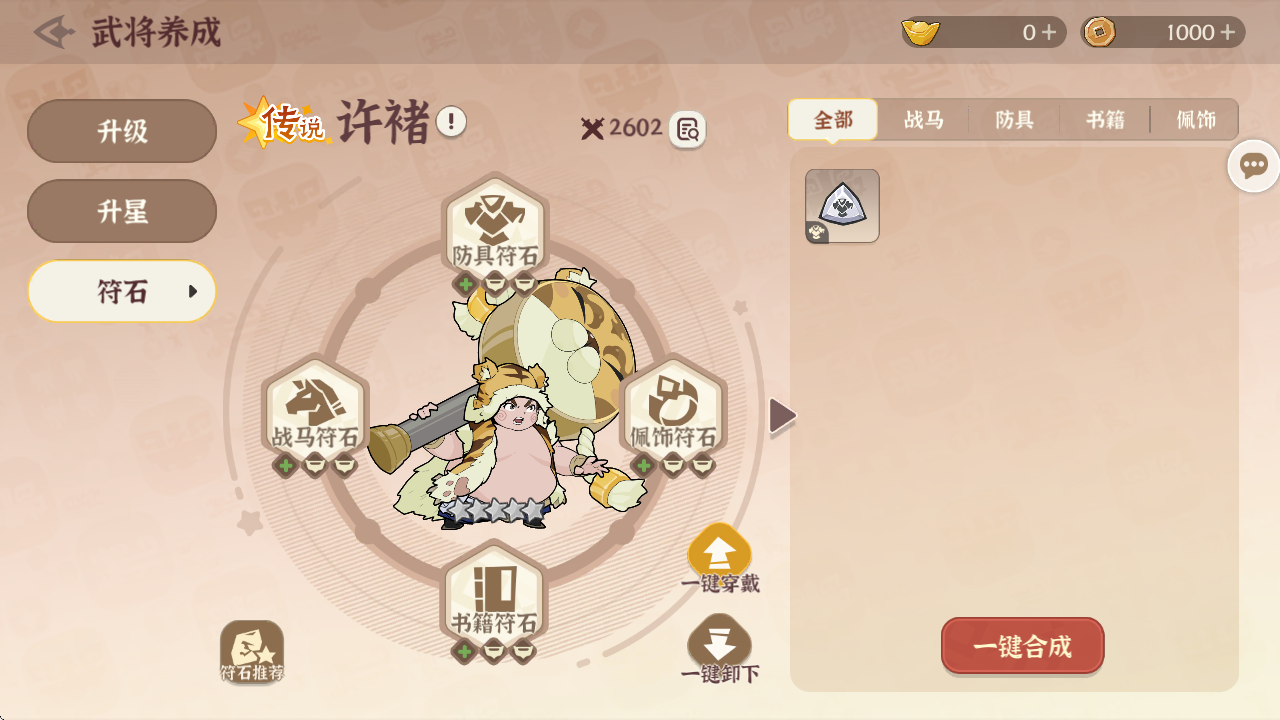Open the 升级 level-up menu

click(x=122, y=131)
